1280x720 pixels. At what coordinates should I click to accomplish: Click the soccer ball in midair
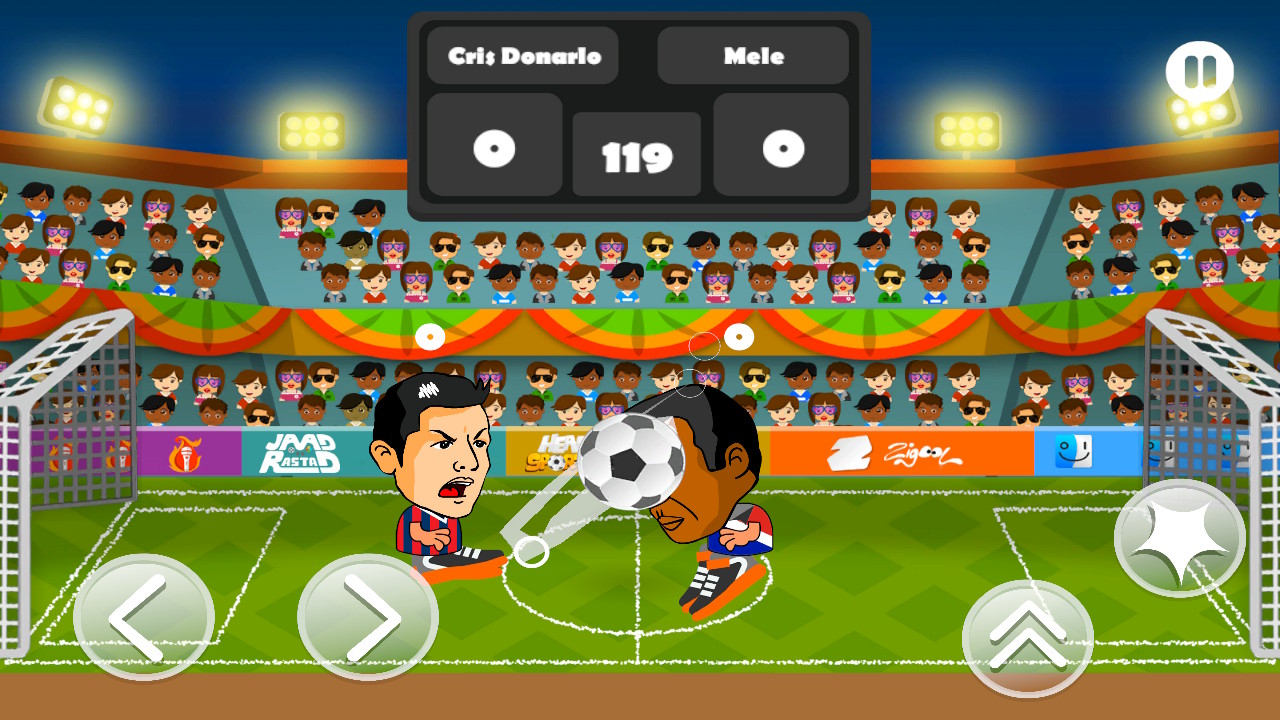click(629, 463)
